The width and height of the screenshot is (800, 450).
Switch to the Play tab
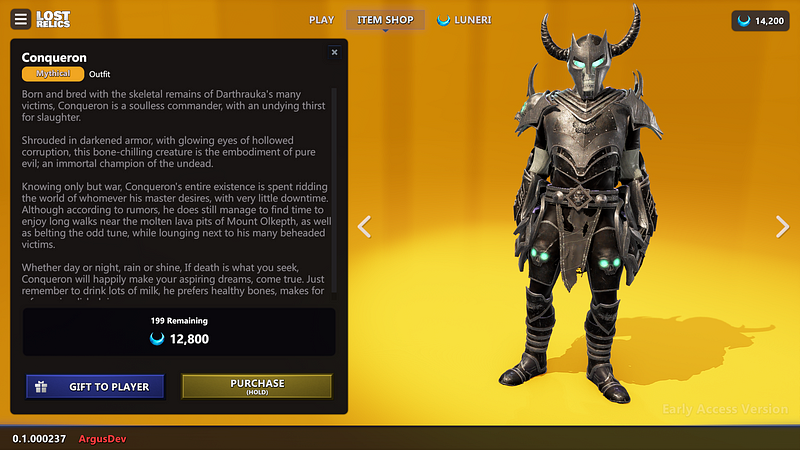(321, 20)
